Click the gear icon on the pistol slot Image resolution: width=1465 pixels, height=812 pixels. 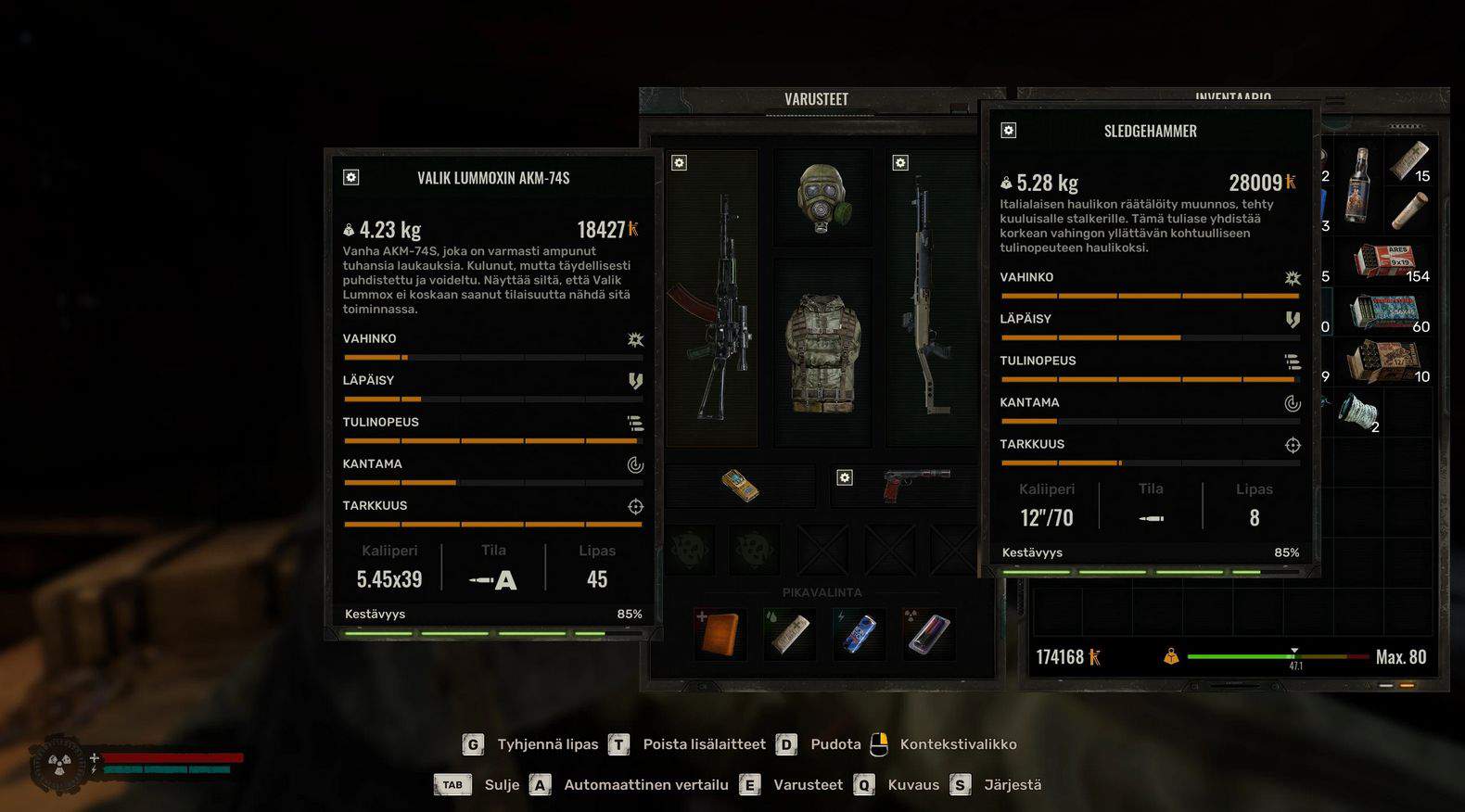pyautogui.click(x=845, y=477)
